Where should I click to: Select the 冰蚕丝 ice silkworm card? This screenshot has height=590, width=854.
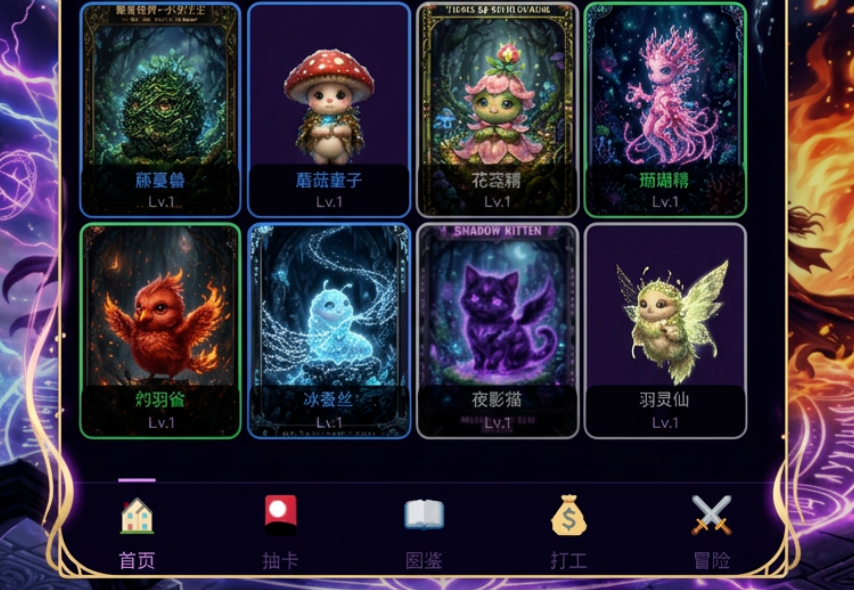(x=329, y=330)
